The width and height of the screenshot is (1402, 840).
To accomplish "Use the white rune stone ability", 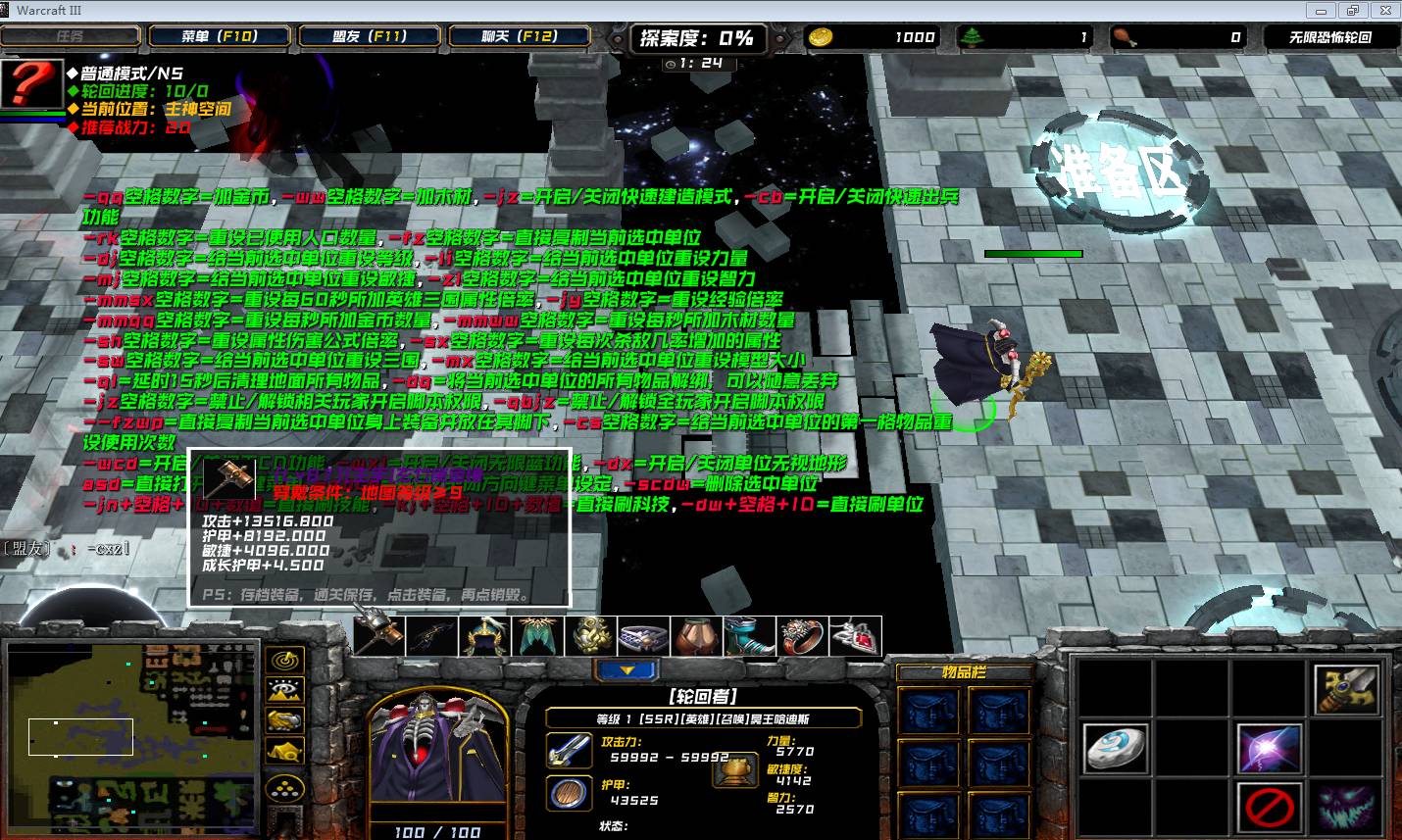I will [1115, 748].
